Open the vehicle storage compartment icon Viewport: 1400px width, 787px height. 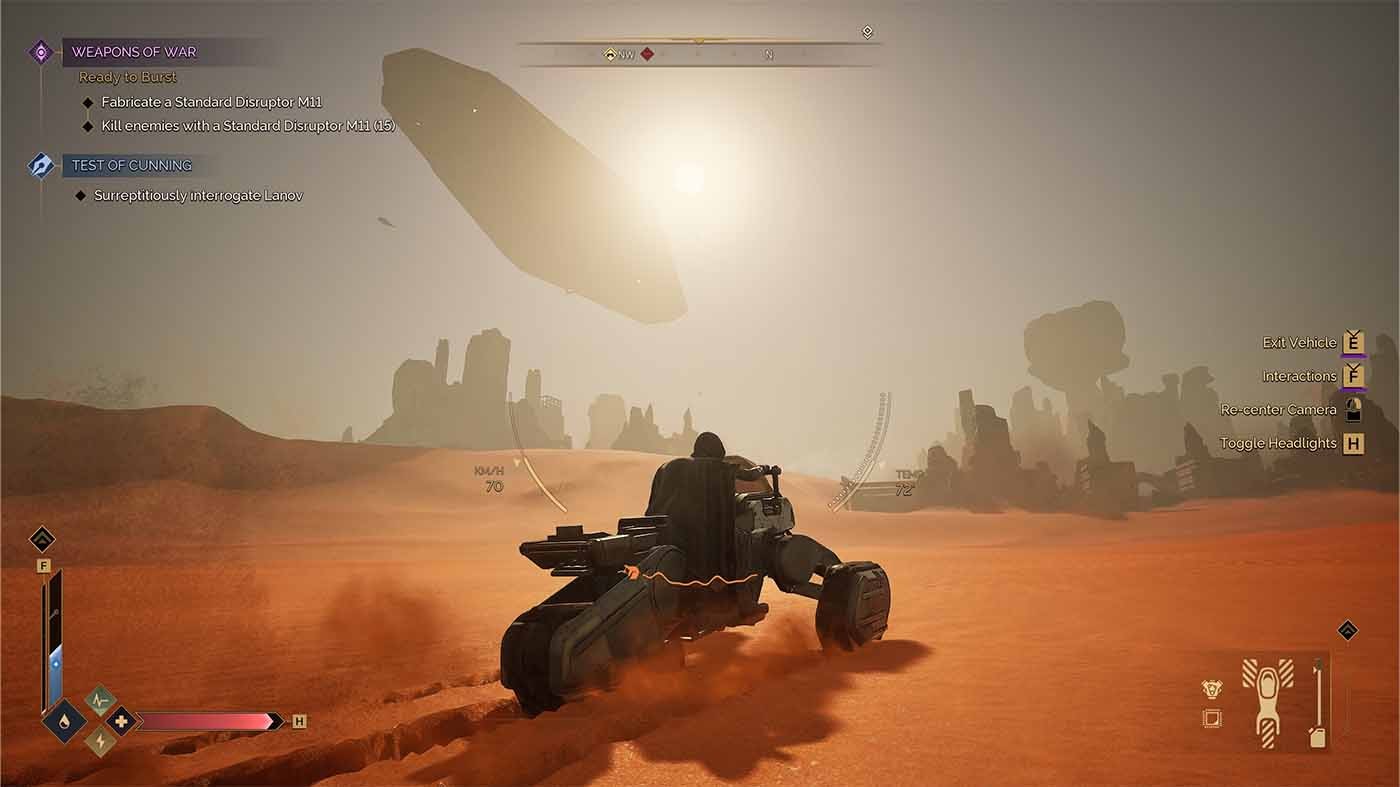click(x=1210, y=718)
